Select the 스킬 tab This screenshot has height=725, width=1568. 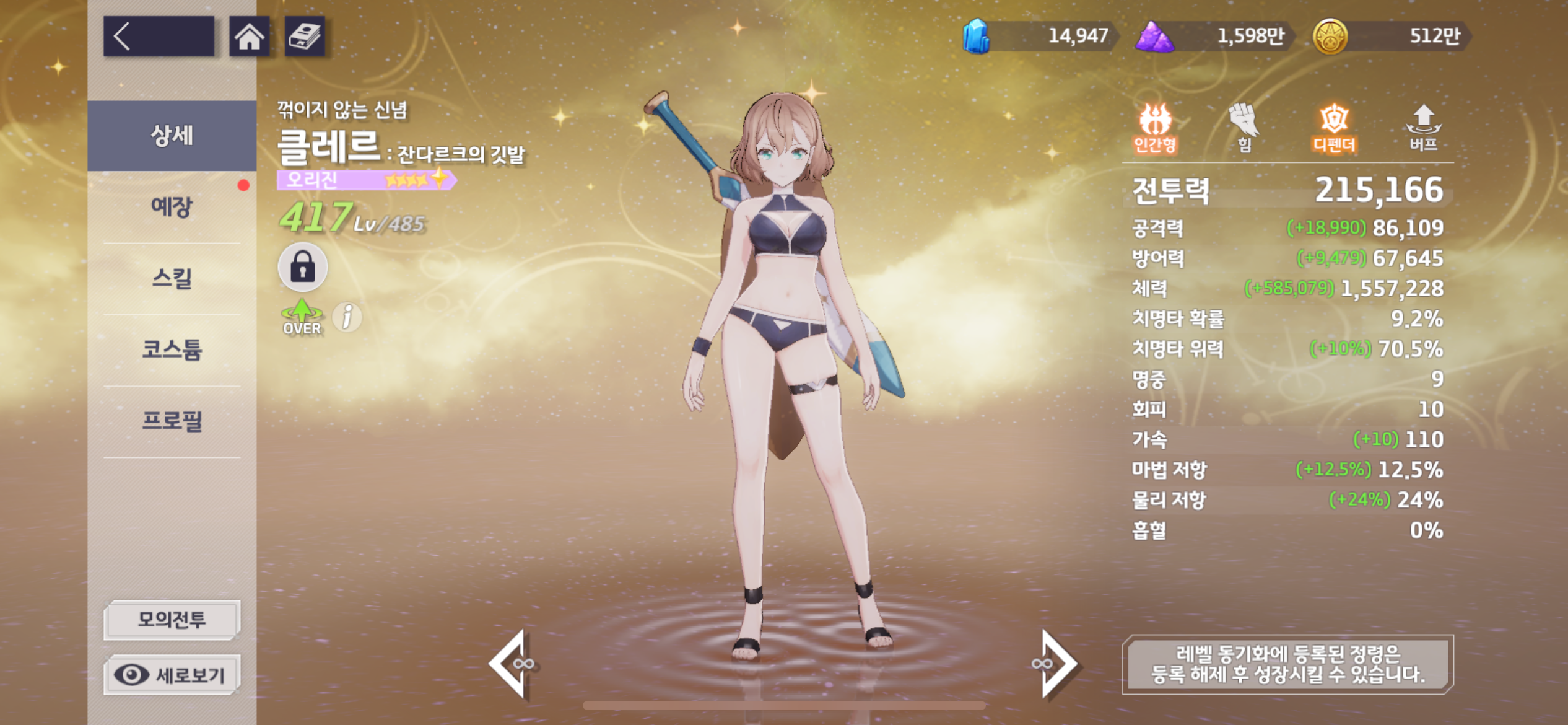(172, 278)
